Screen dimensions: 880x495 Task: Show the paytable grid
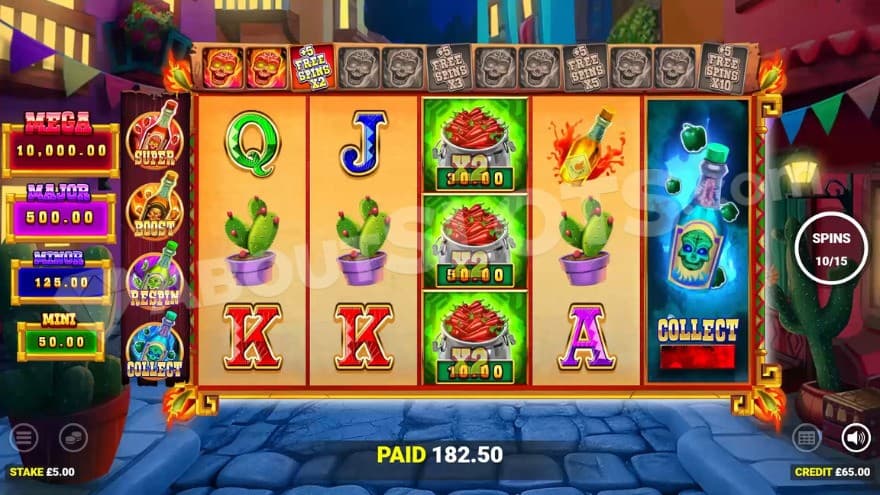point(807,438)
